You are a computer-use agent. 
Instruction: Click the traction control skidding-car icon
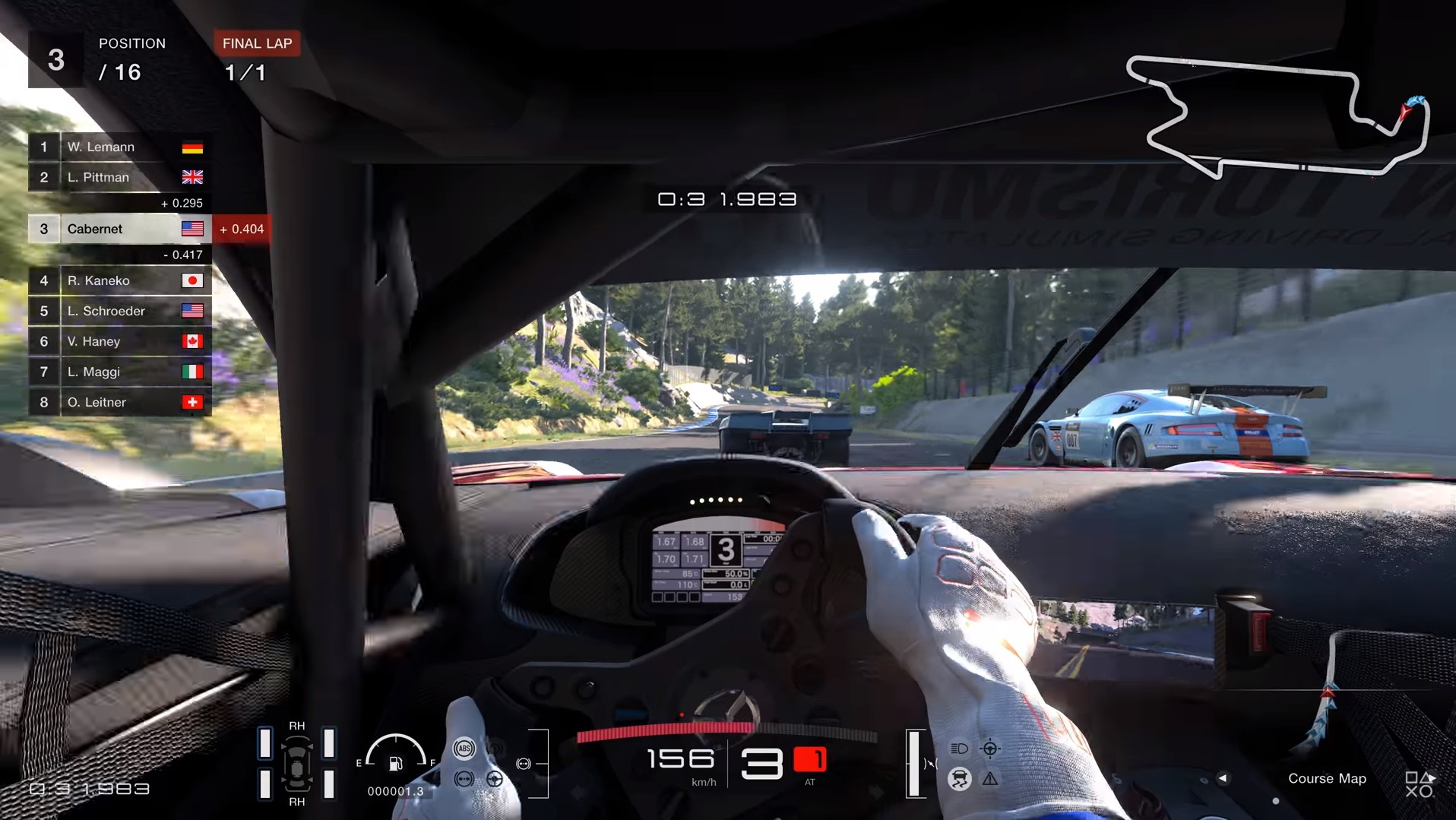[x=960, y=779]
